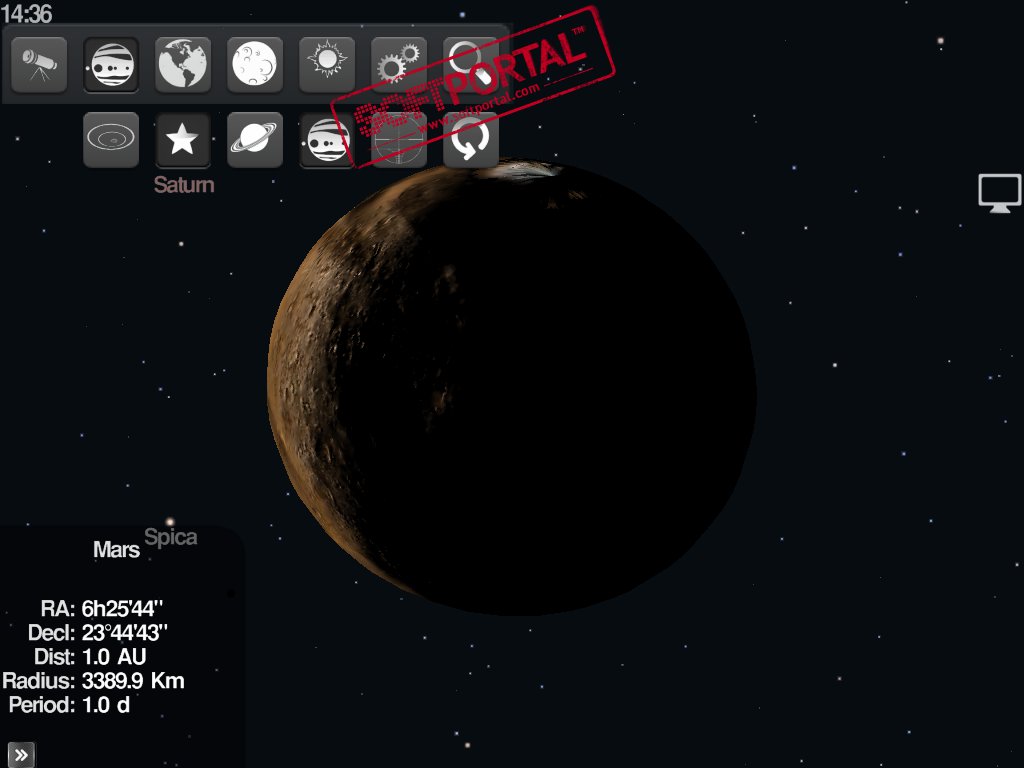1024x768 pixels.
Task: Select the Earth globe icon
Action: click(x=183, y=65)
